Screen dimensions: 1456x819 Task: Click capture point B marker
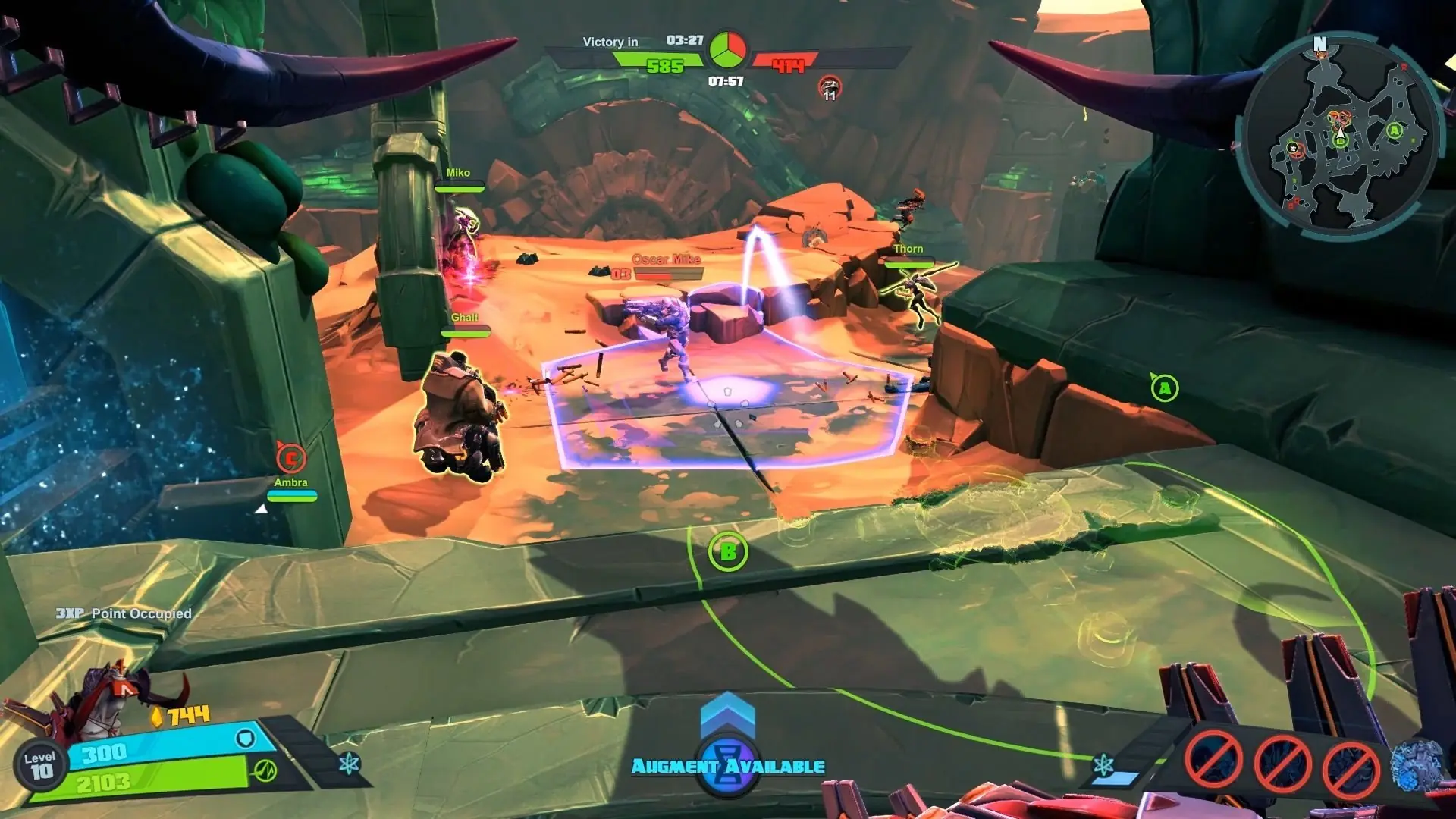728,552
